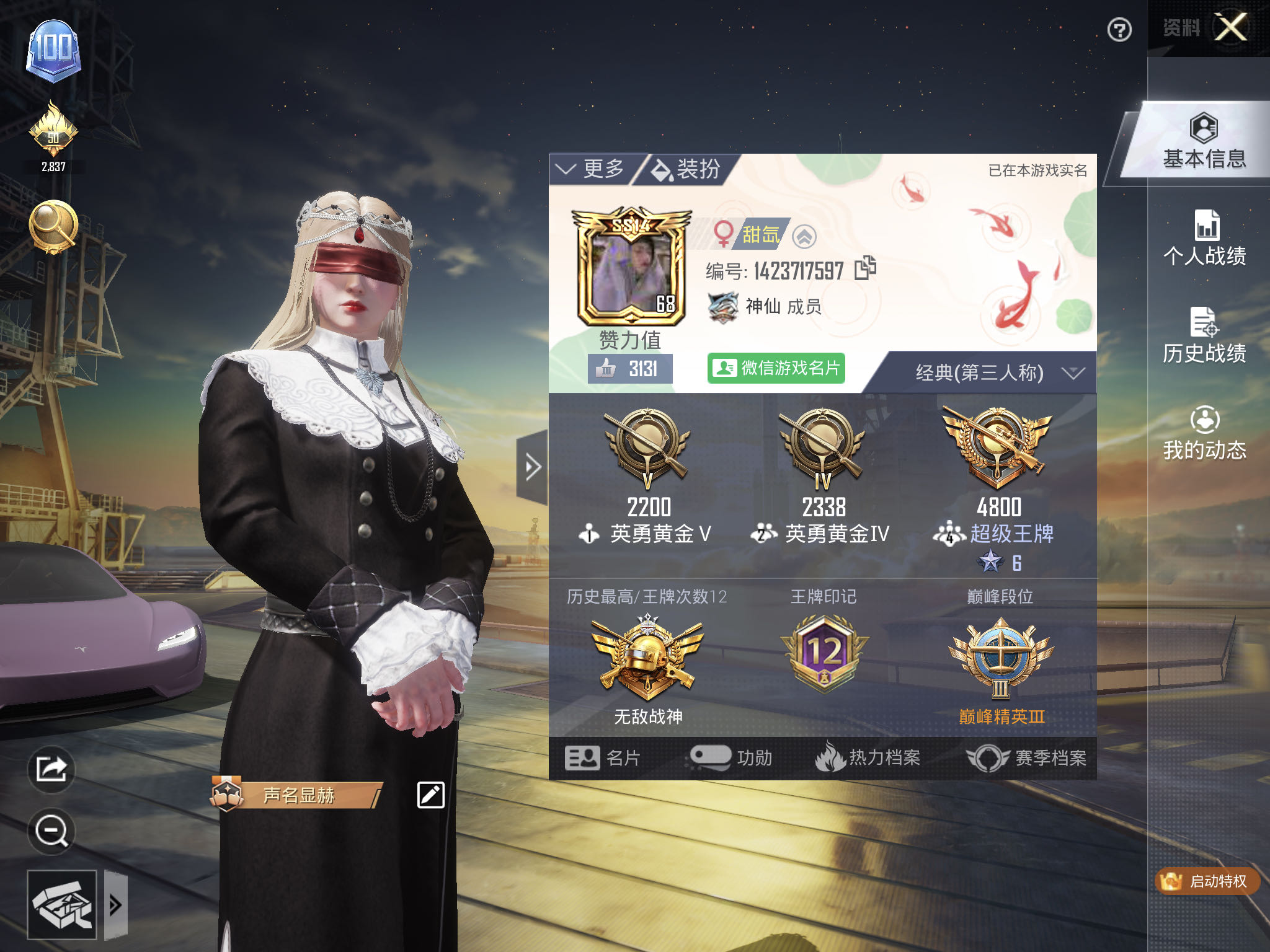View the 赛季档案 section
1270x952 pixels.
(x=1028, y=757)
